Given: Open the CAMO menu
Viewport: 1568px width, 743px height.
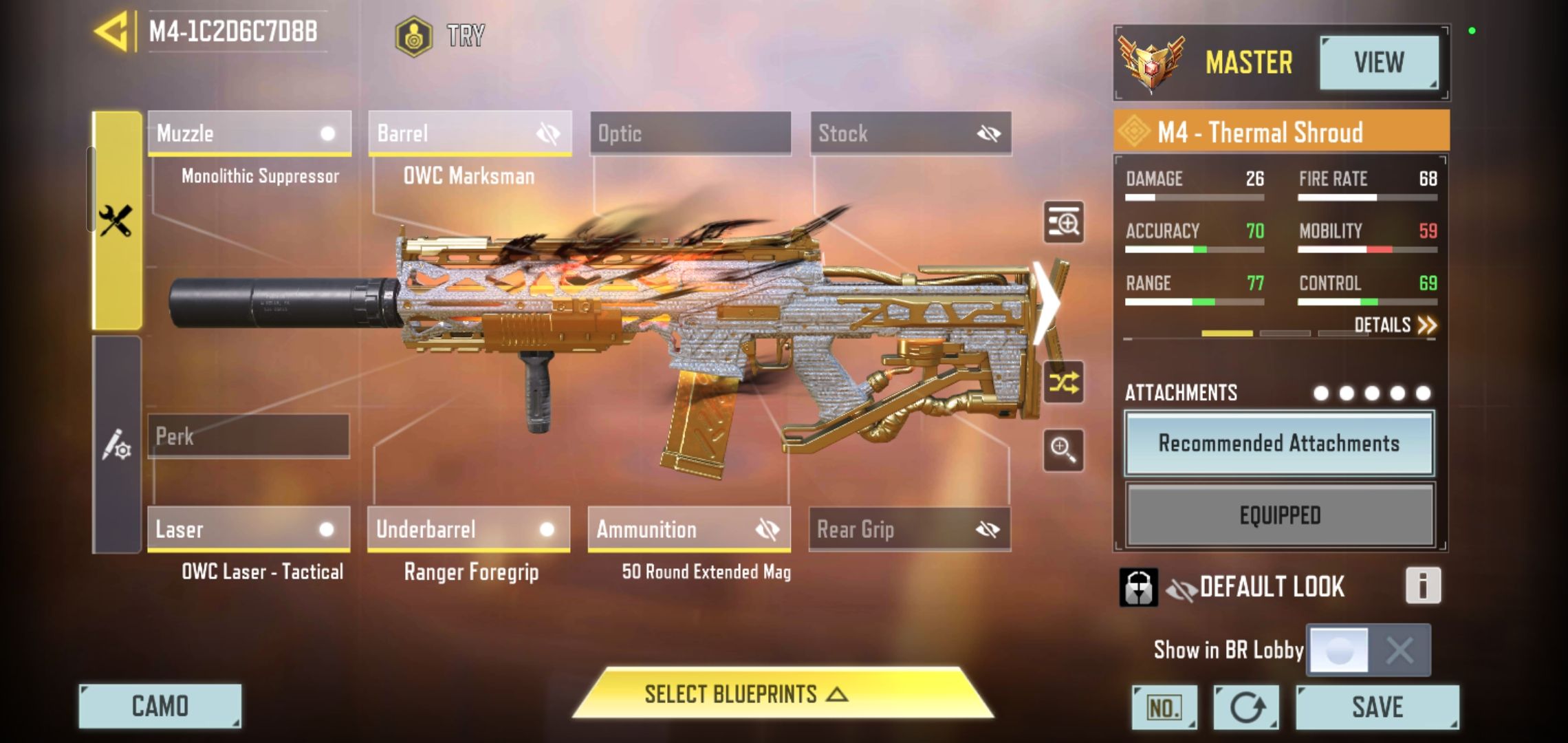Looking at the screenshot, I should (160, 706).
